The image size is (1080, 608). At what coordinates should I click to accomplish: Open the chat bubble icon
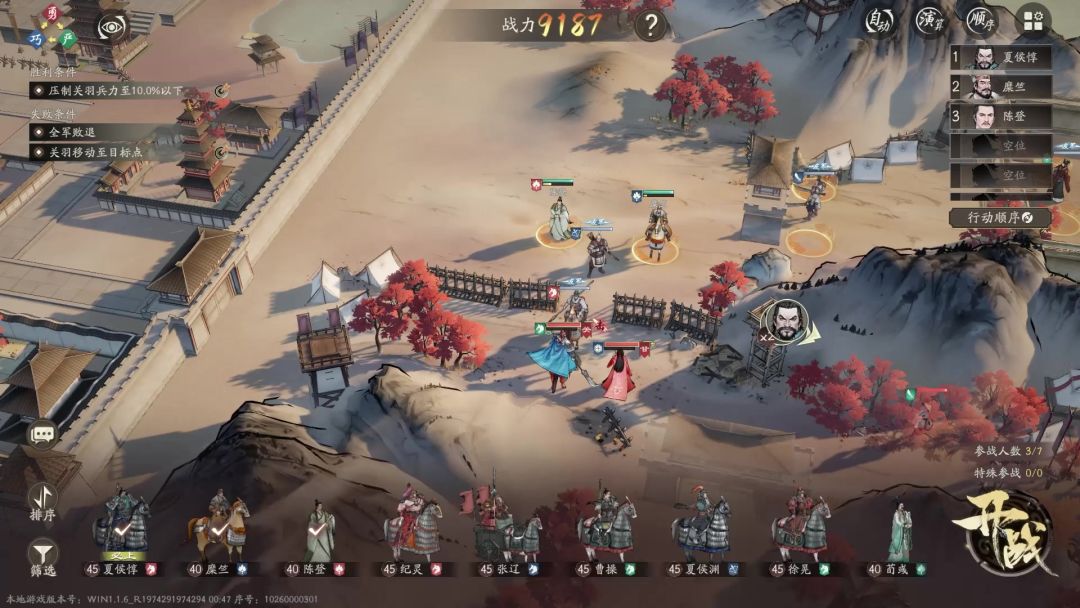tap(42, 434)
